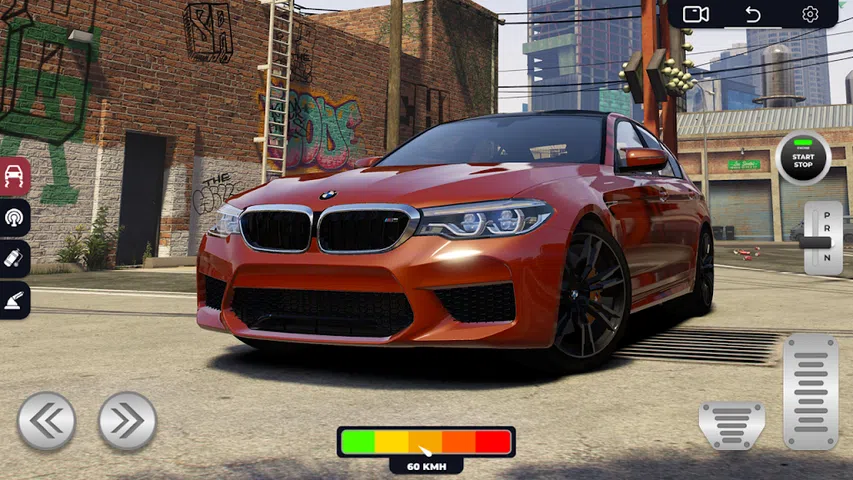This screenshot has width=853, height=480.
Task: Steer right with the right arrow button
Action: pos(127,421)
